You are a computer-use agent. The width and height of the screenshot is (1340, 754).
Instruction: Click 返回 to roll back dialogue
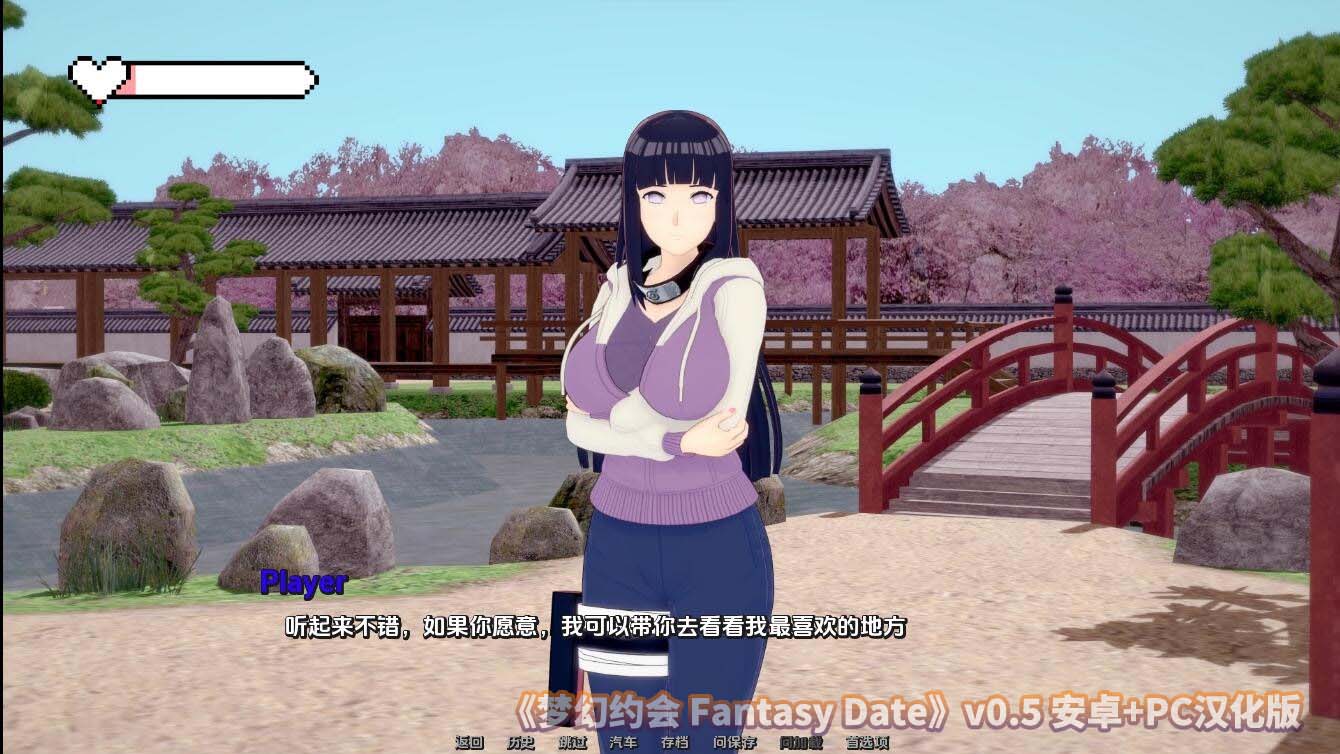click(x=470, y=743)
